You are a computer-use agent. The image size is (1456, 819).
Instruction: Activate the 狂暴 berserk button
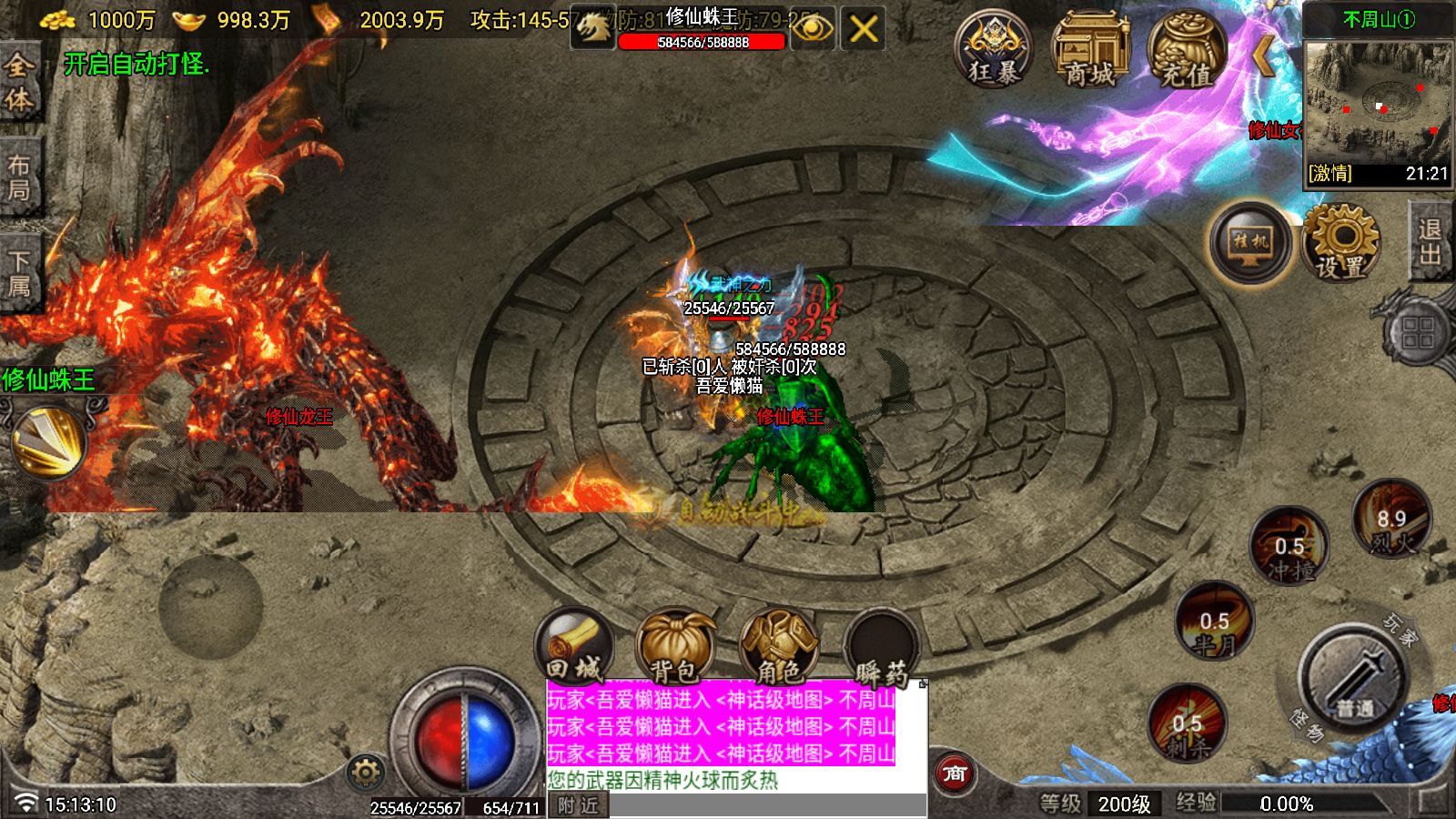click(993, 50)
